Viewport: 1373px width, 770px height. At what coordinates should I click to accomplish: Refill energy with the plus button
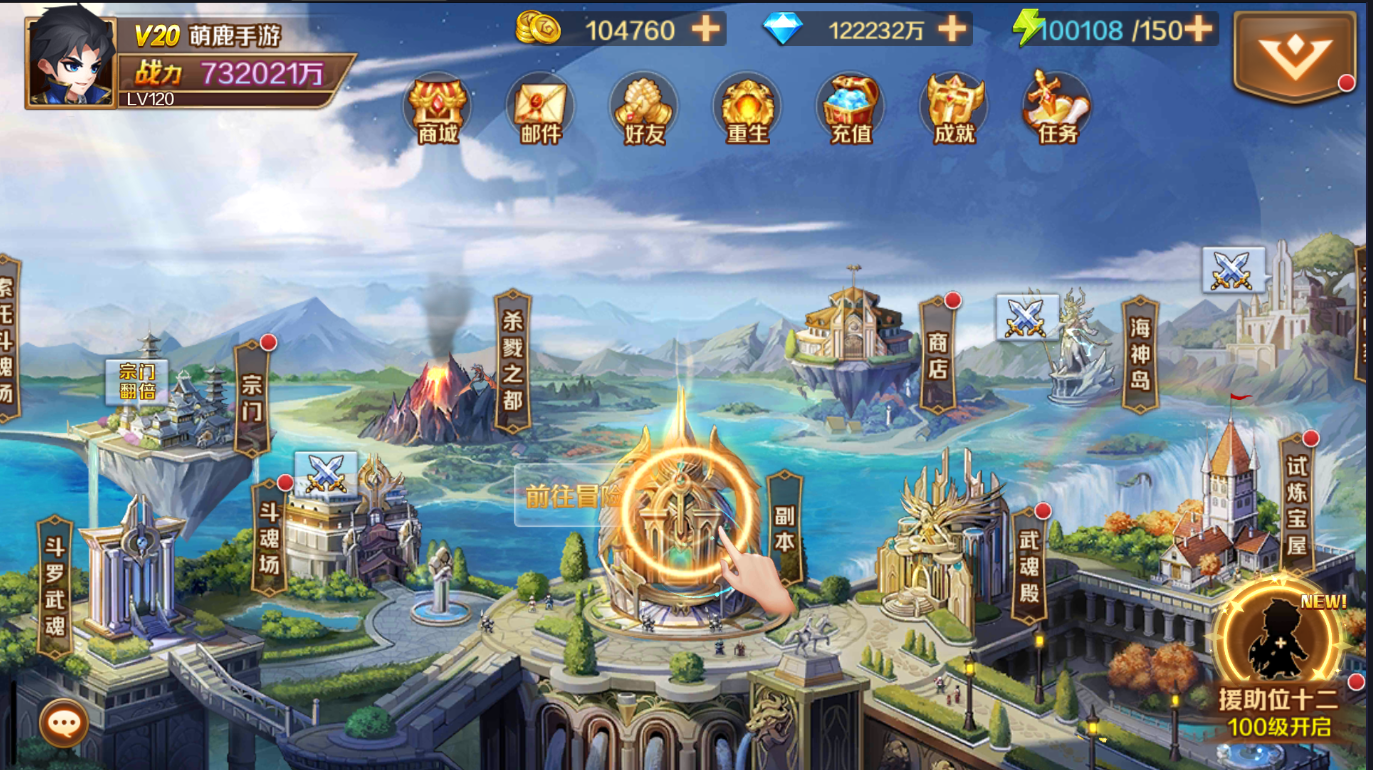pos(1198,29)
